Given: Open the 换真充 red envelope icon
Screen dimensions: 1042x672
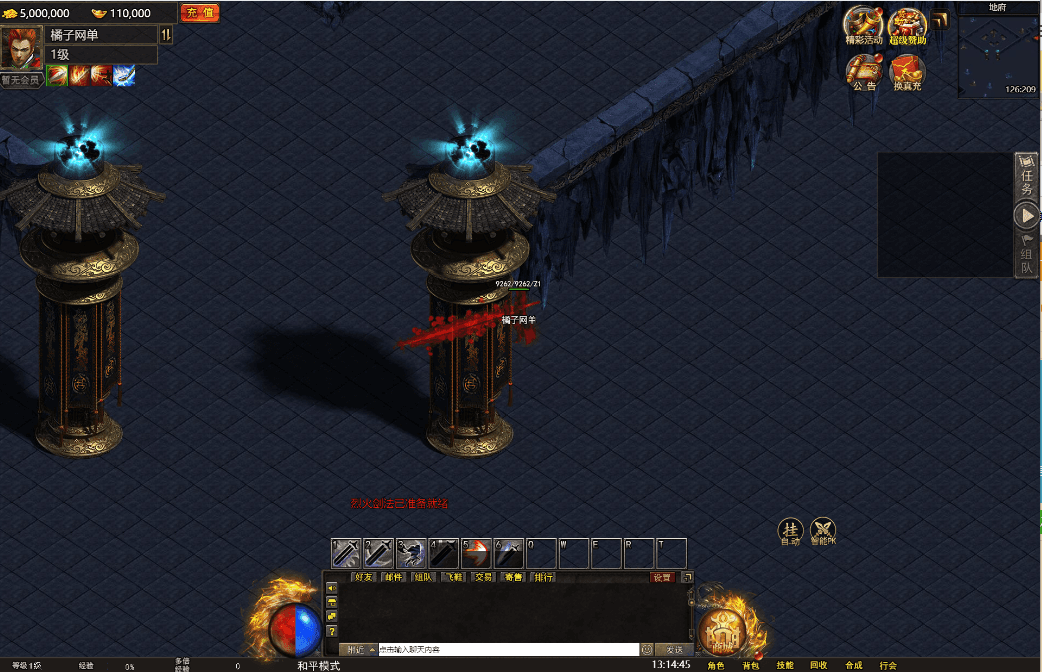Looking at the screenshot, I should [x=907, y=71].
